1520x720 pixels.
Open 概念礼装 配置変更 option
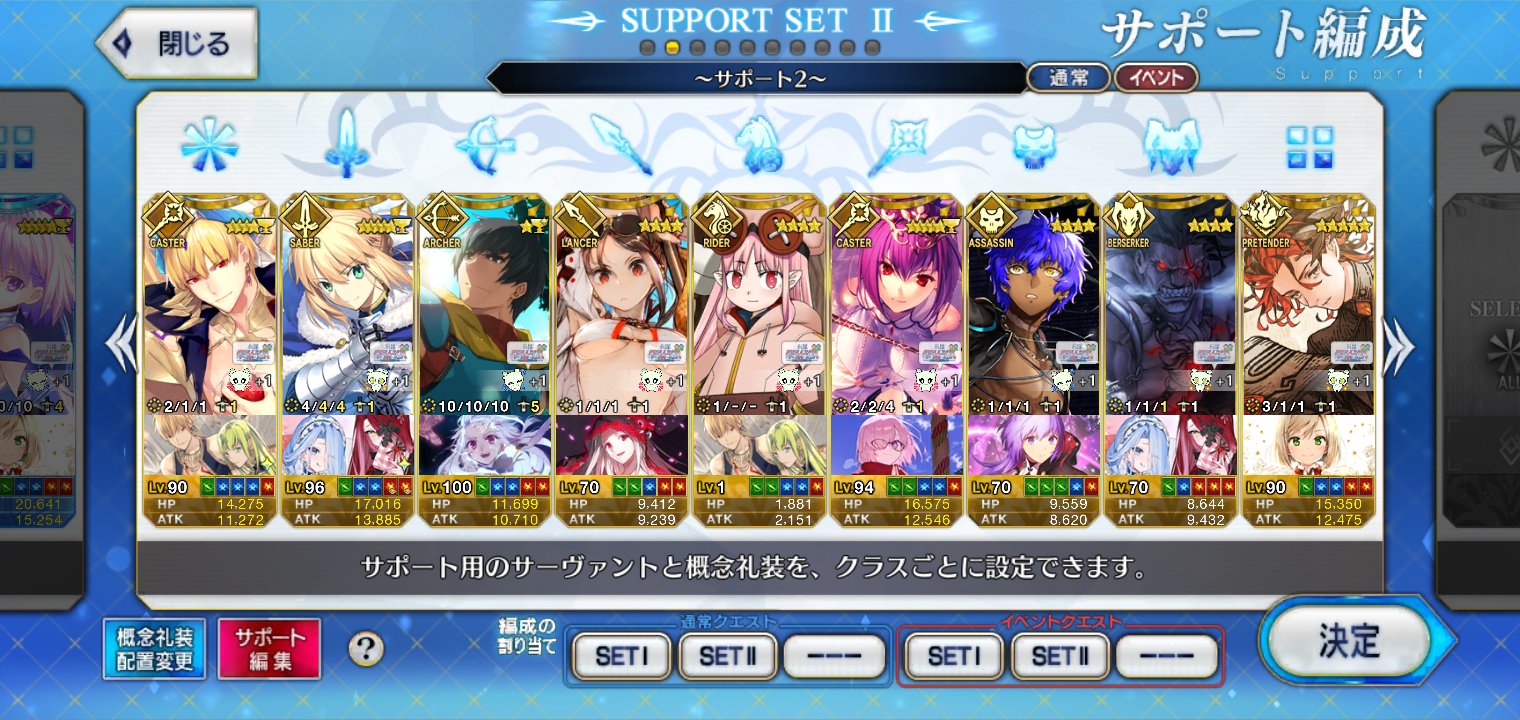pyautogui.click(x=154, y=649)
